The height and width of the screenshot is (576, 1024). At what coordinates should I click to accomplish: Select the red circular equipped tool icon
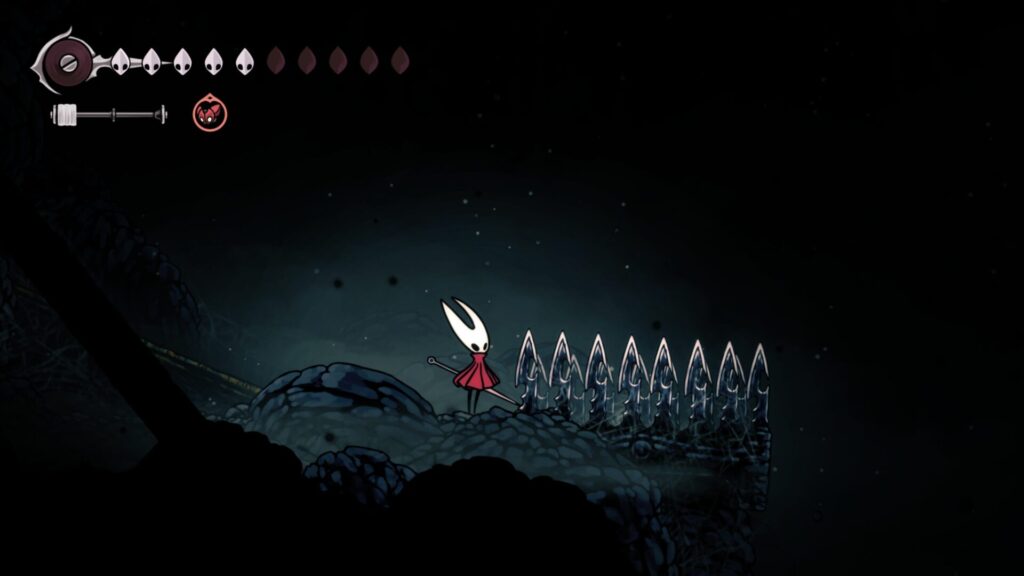pyautogui.click(x=210, y=114)
